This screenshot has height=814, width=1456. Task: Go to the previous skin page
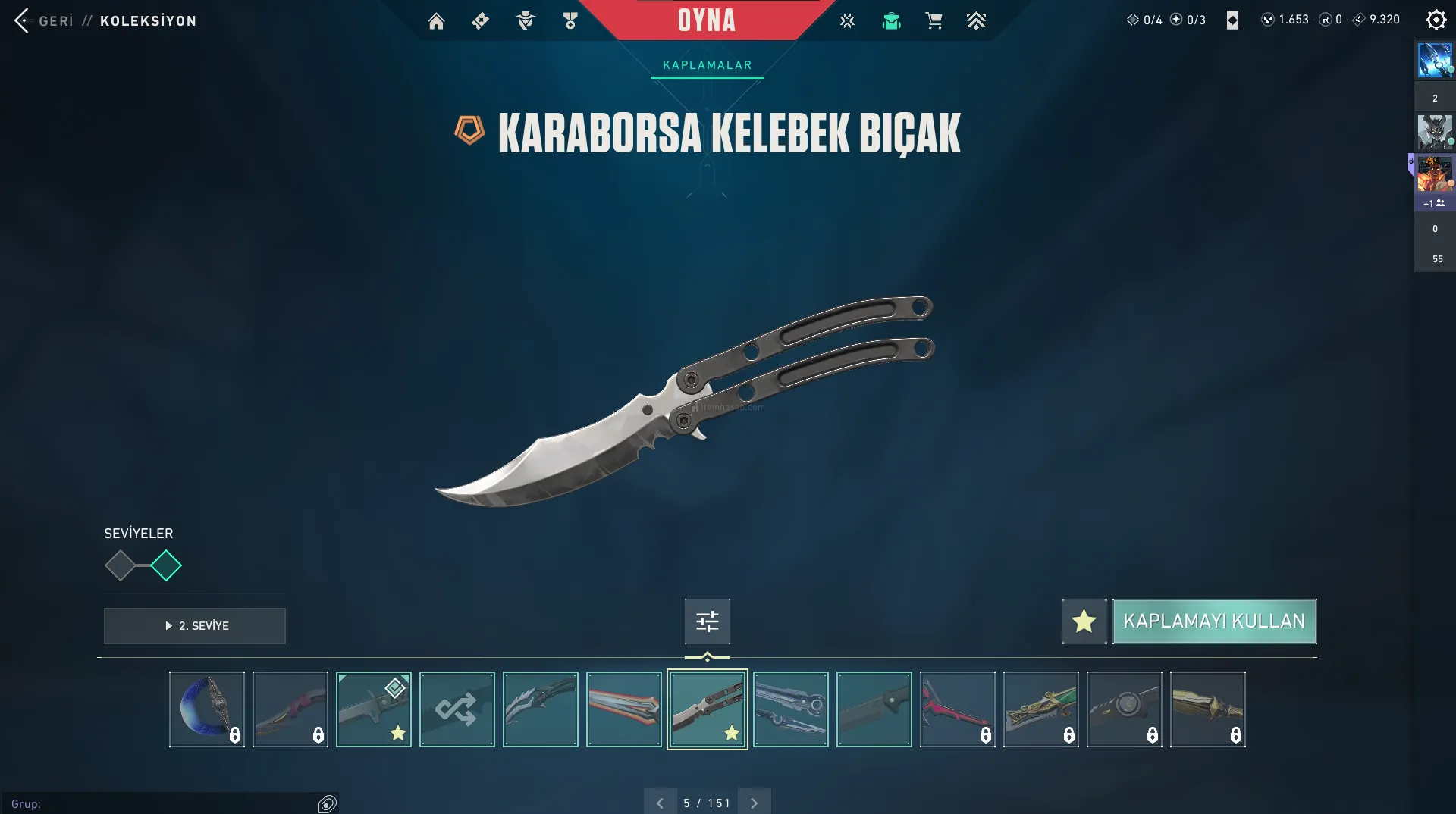coord(660,803)
